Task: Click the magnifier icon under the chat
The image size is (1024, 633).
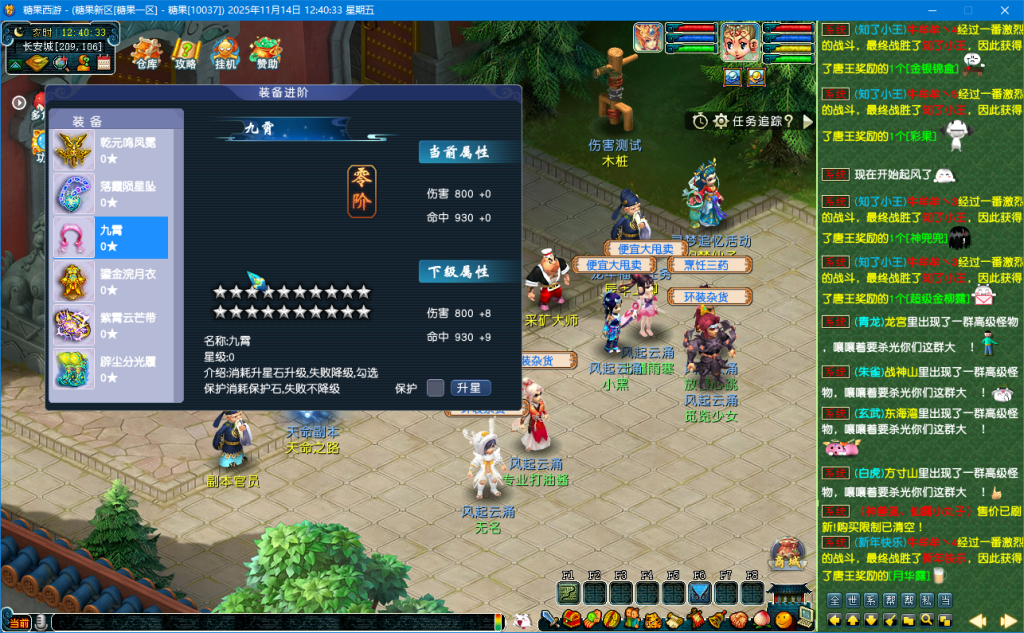Action: click(x=925, y=621)
